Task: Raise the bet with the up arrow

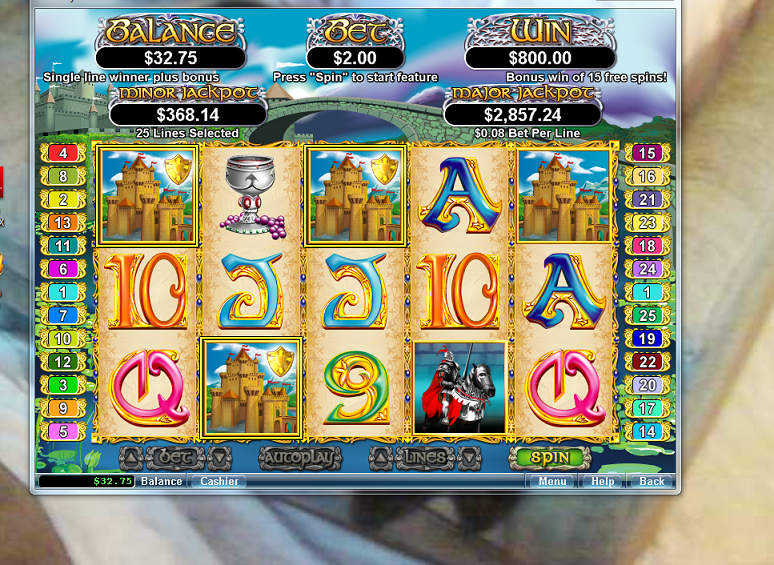Action: tap(131, 458)
